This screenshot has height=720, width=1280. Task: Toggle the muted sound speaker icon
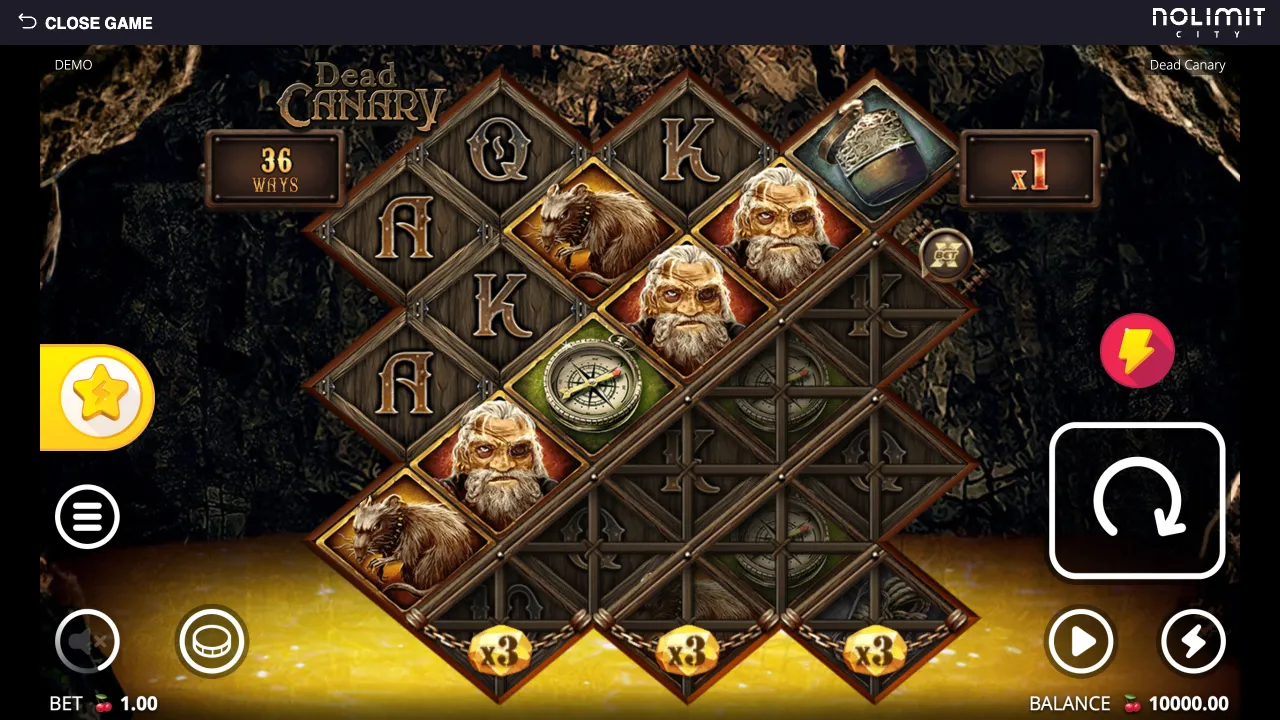[x=87, y=641]
